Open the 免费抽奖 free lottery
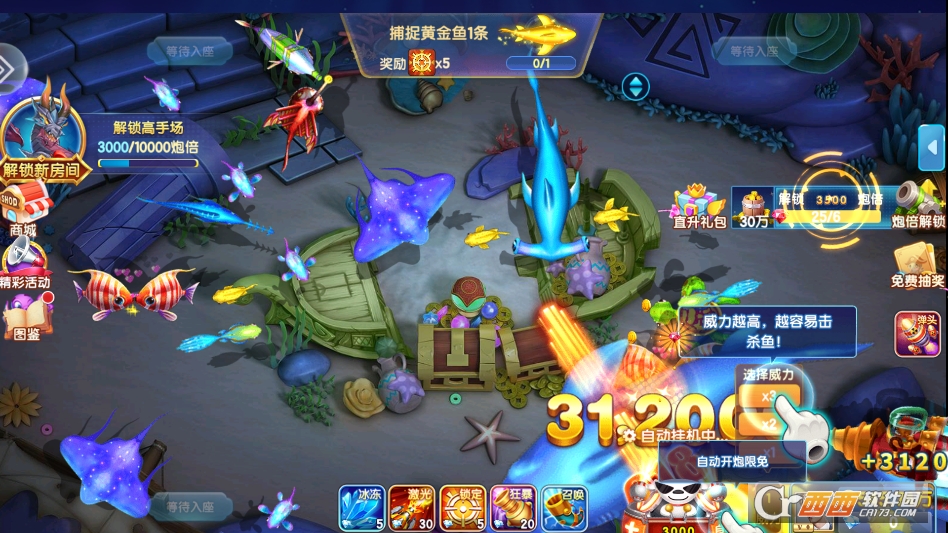 click(x=918, y=264)
